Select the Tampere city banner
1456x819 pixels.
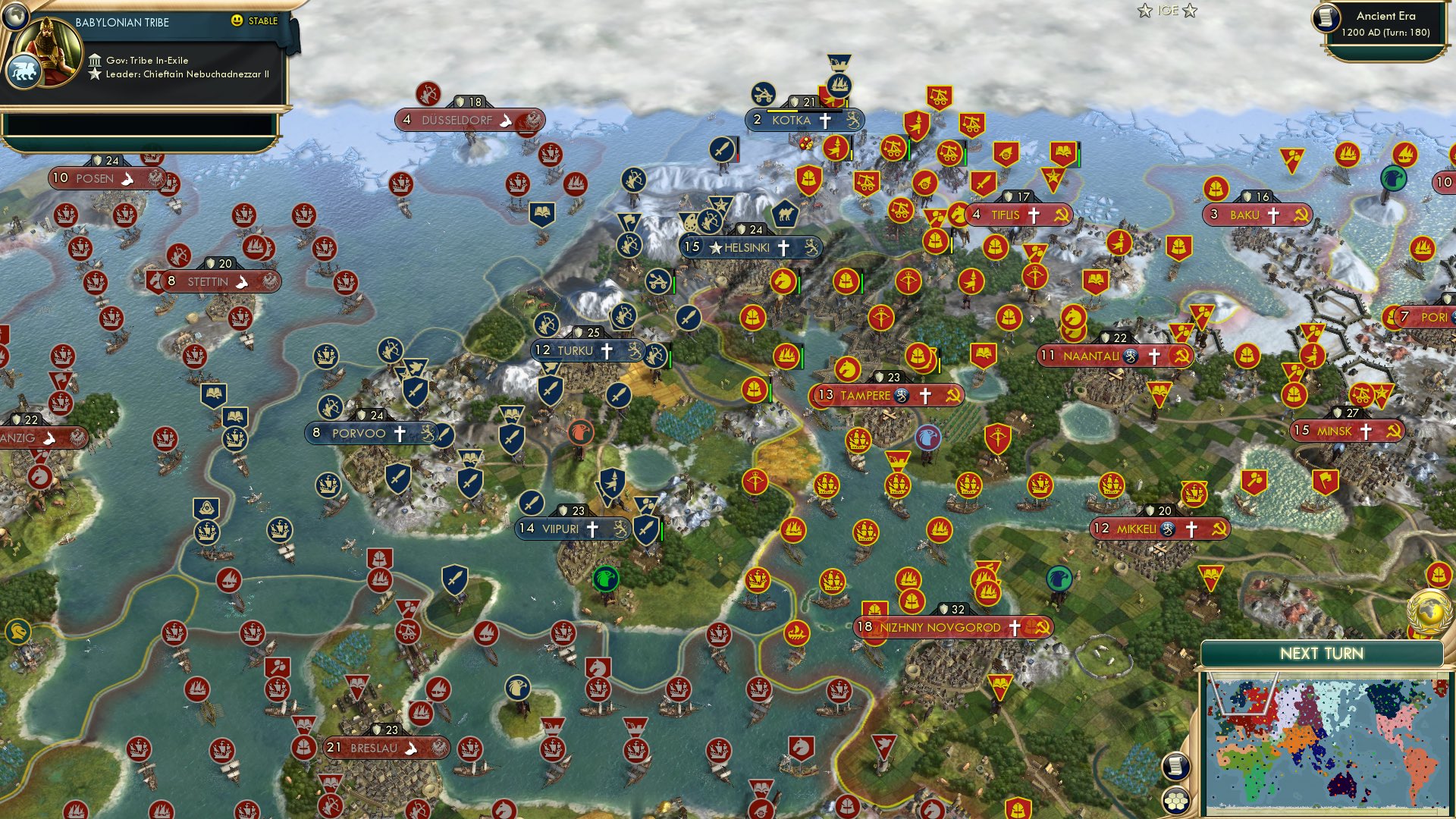pos(887,394)
